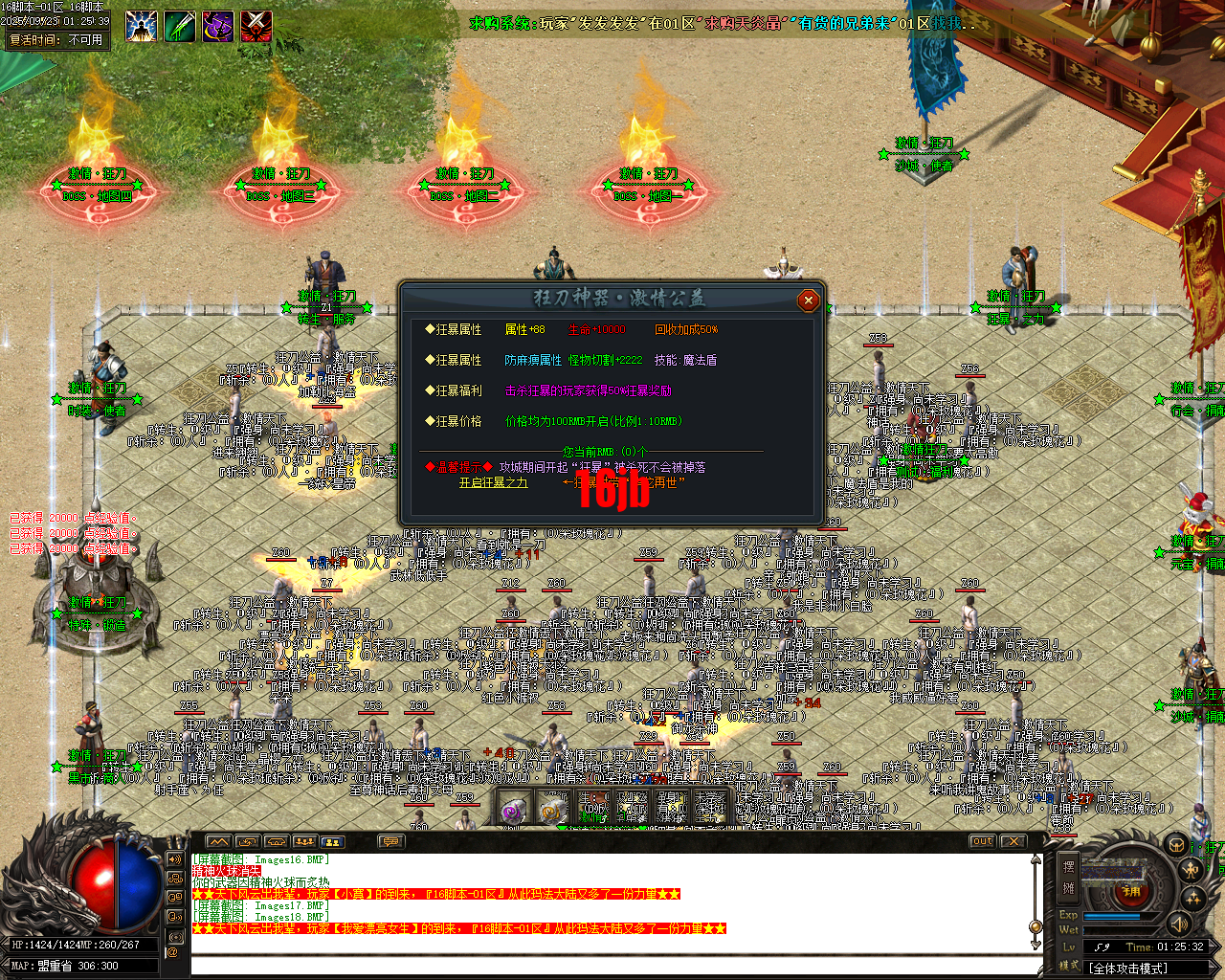Click the sparkles effect icon on the right HUD
Screen dimensions: 1225x980
(x=1192, y=898)
